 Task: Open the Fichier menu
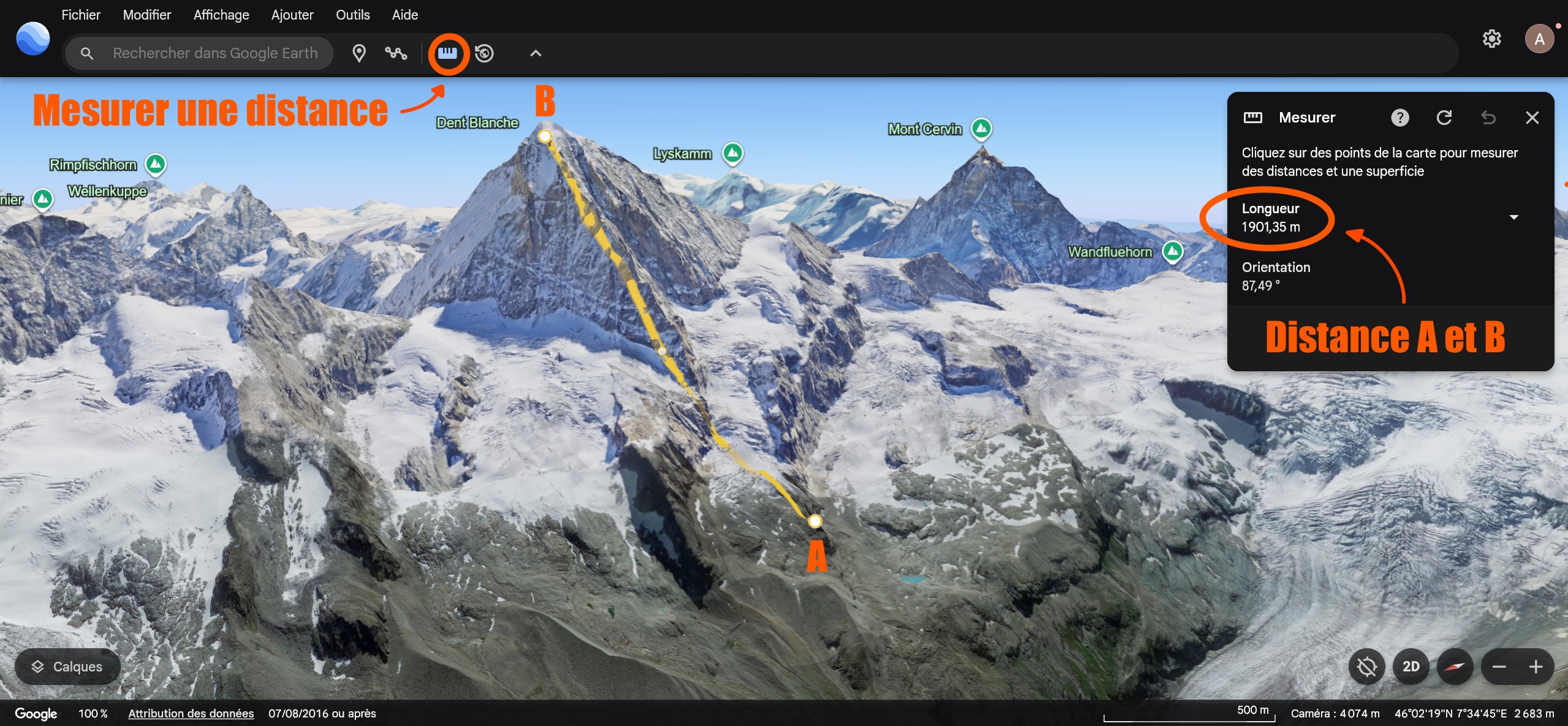tap(80, 15)
